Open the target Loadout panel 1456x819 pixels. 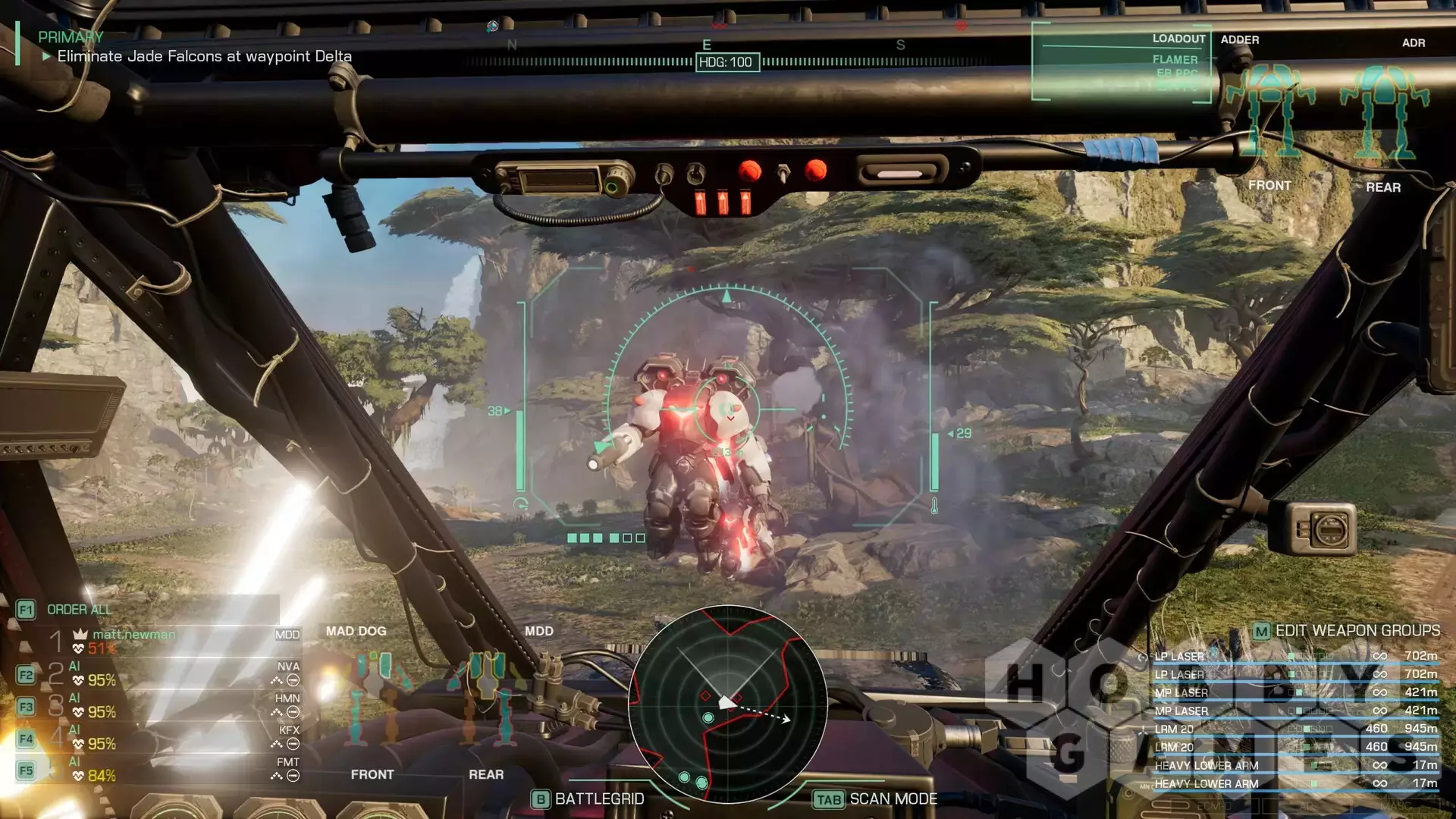[1122, 62]
